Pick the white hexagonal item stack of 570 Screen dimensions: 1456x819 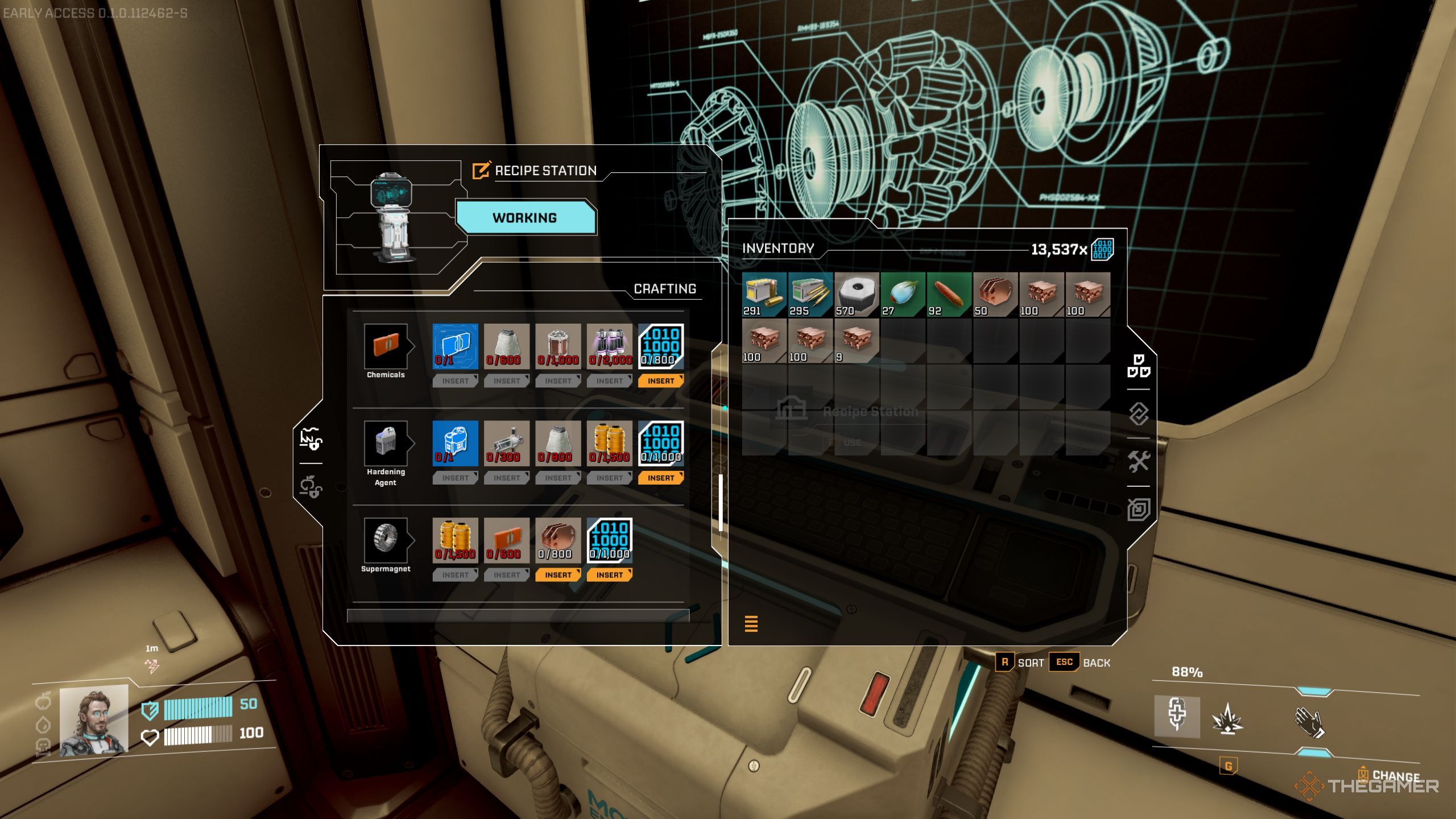pos(856,294)
